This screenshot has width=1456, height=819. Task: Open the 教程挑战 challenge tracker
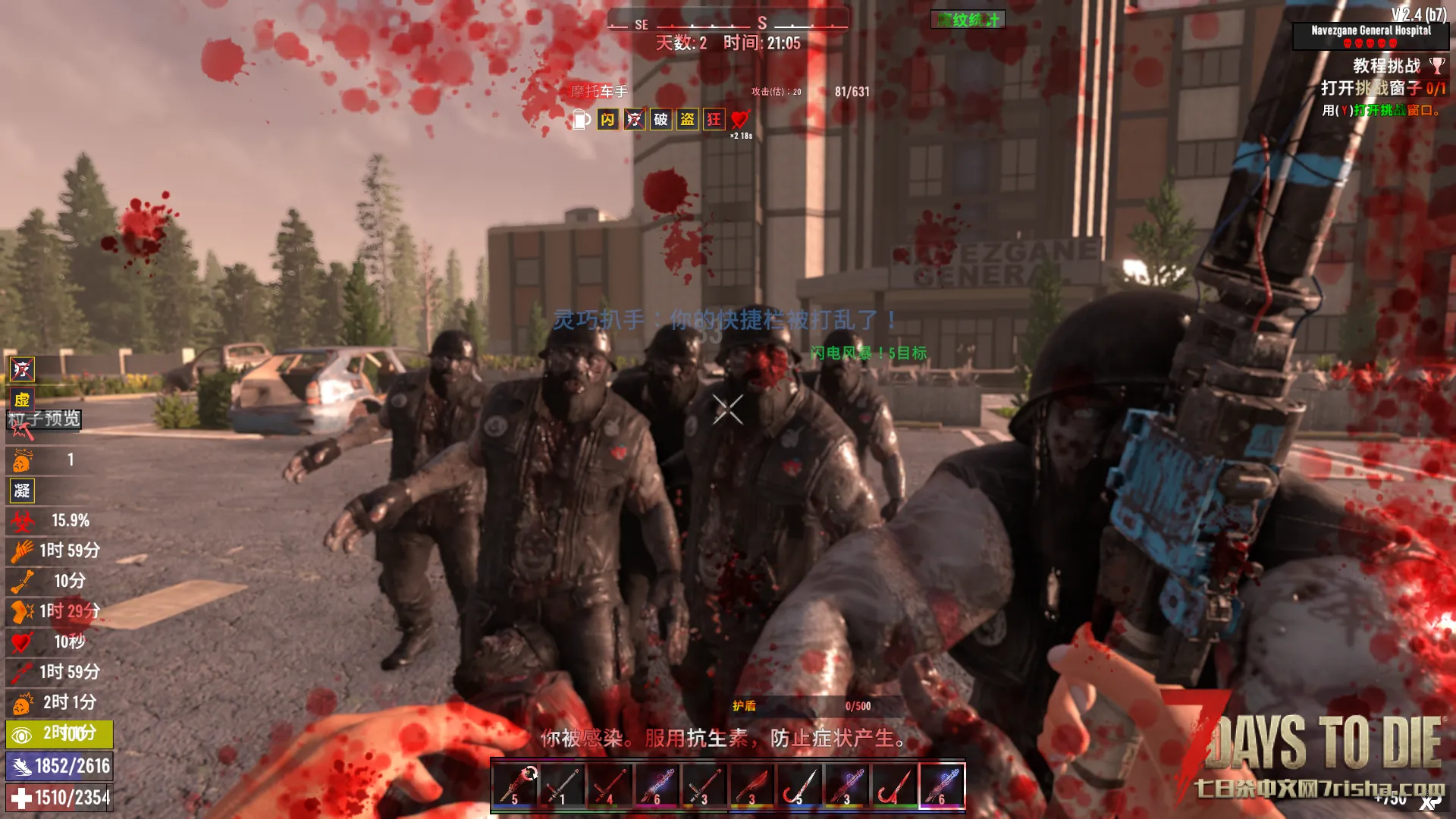pyautogui.click(x=1386, y=66)
